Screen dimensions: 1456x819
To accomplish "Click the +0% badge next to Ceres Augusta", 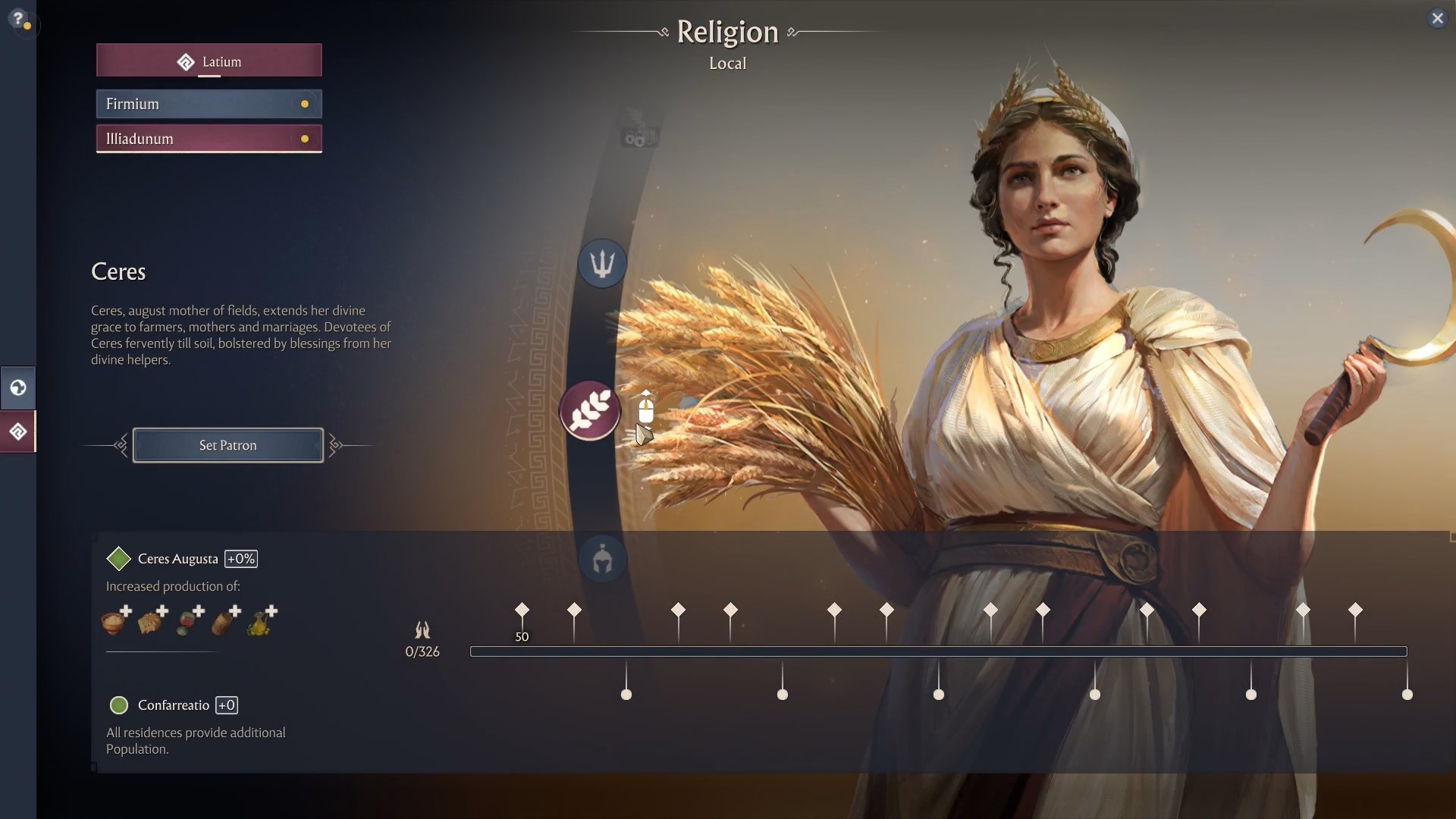I will pos(241,558).
